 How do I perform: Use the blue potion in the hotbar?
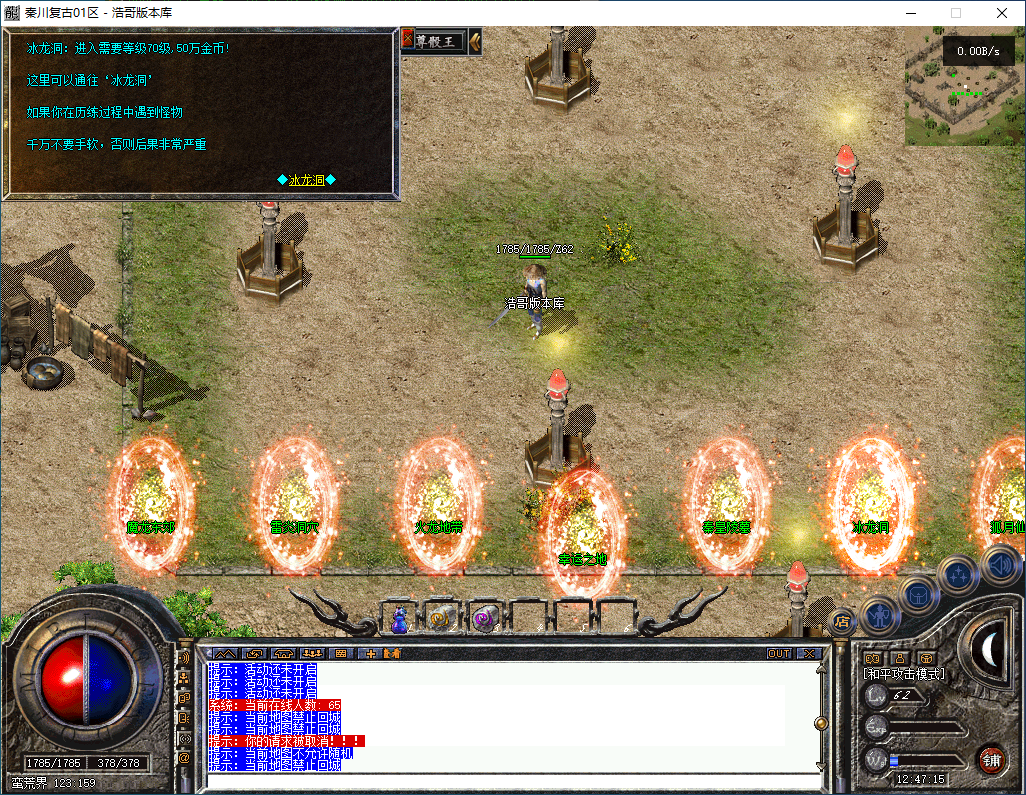point(400,620)
